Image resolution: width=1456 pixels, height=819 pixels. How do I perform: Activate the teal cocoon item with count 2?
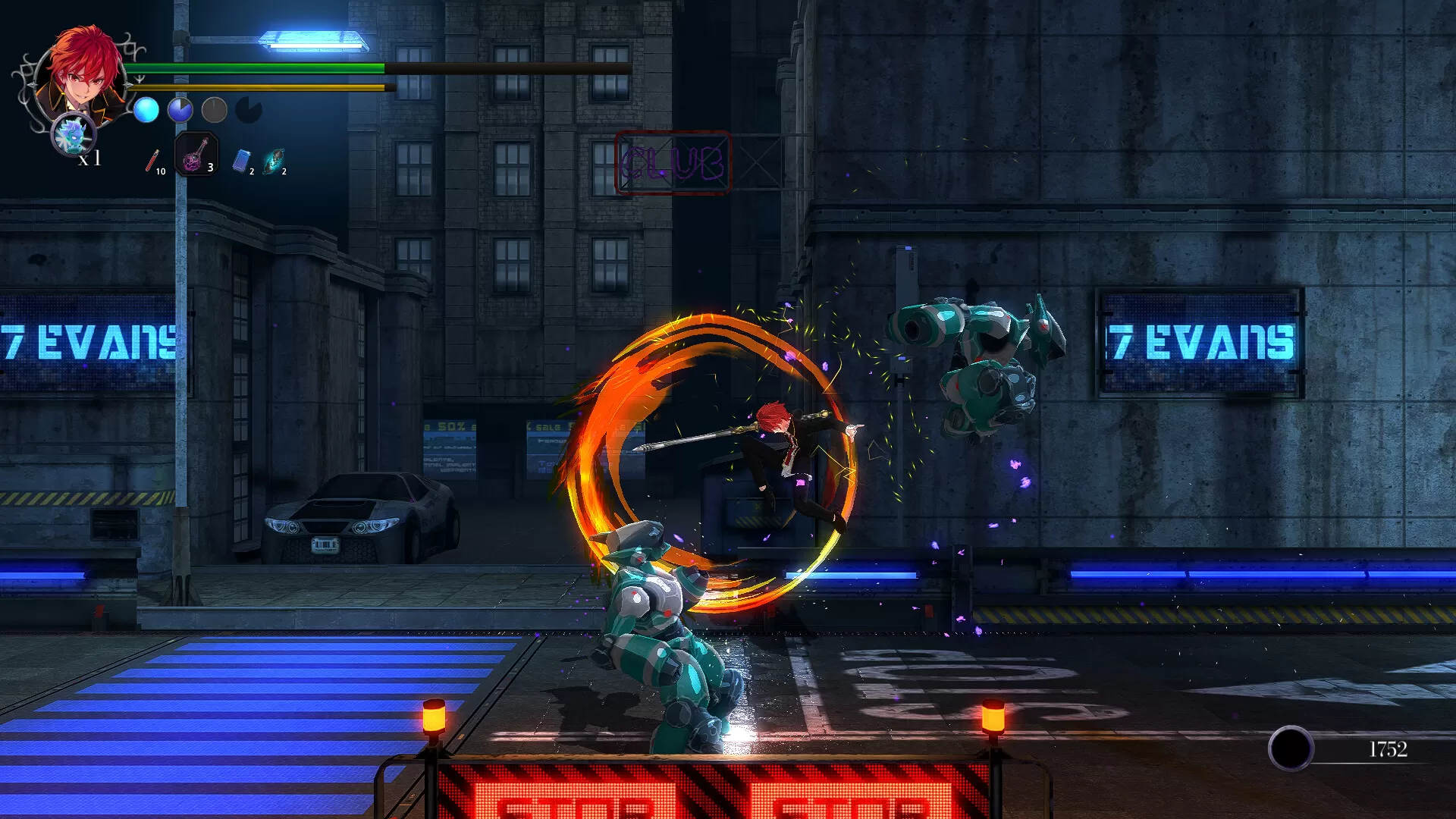(275, 159)
